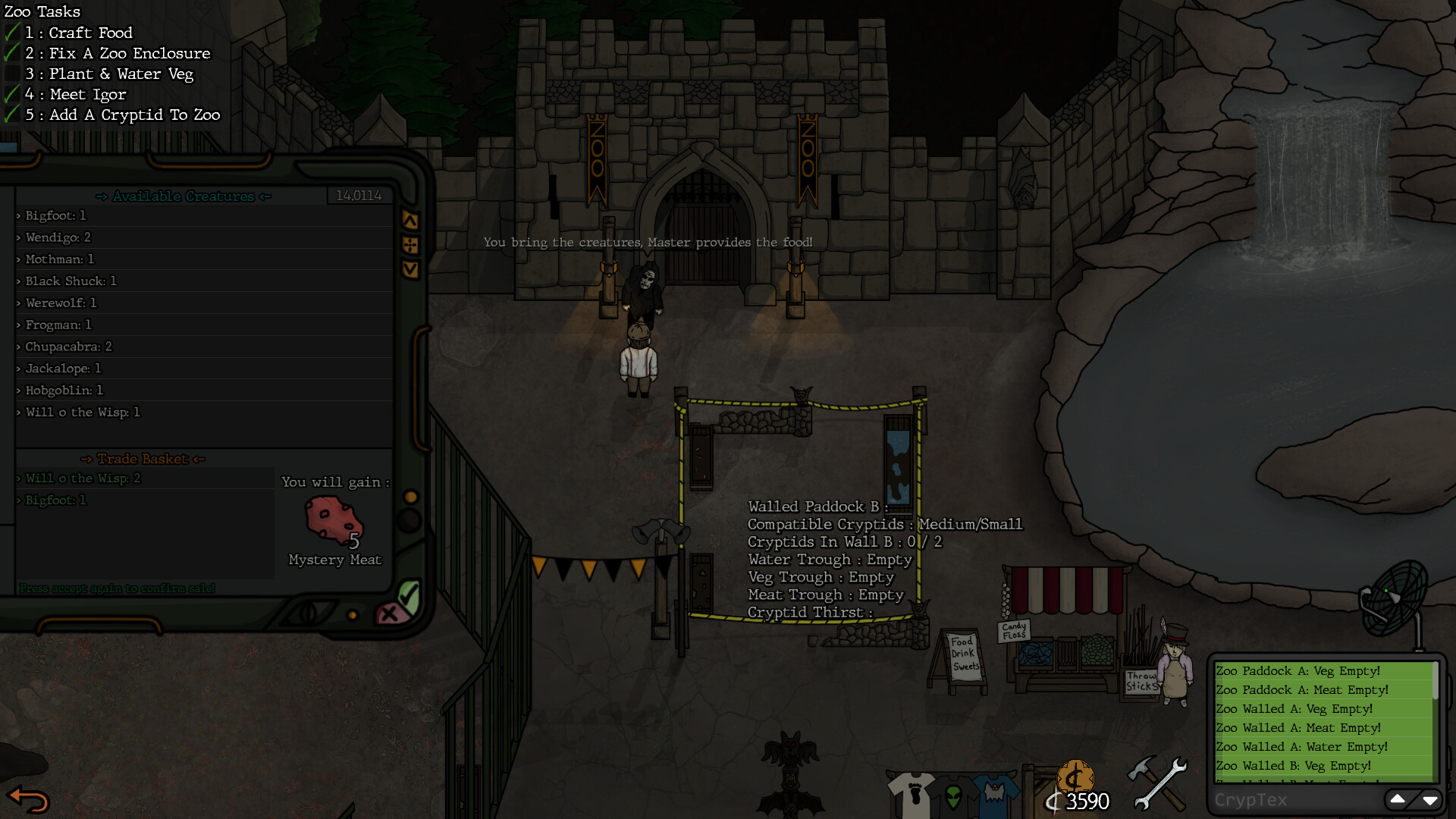This screenshot has height=819, width=1456.
Task: Pick the Jackalope entry
Action: point(64,369)
